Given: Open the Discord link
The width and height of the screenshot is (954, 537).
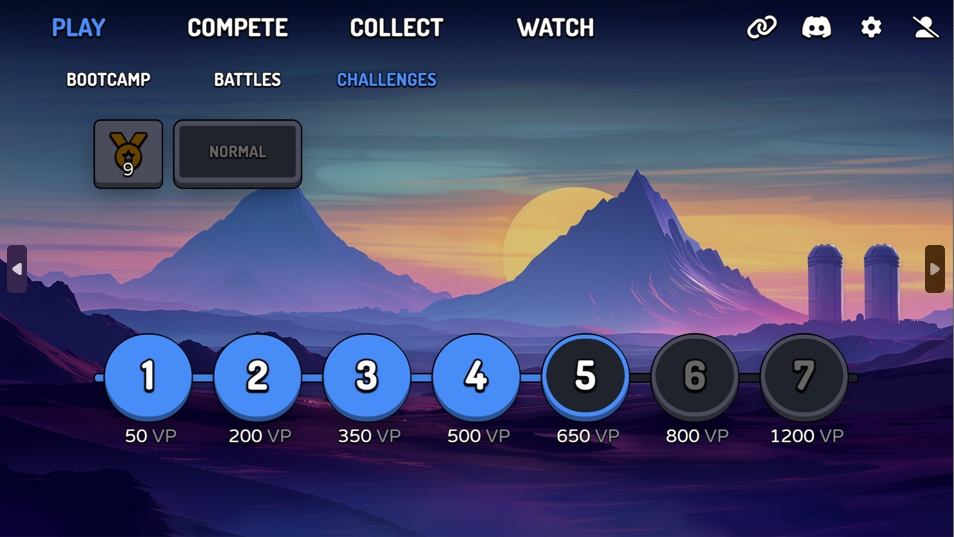Looking at the screenshot, I should tap(816, 28).
